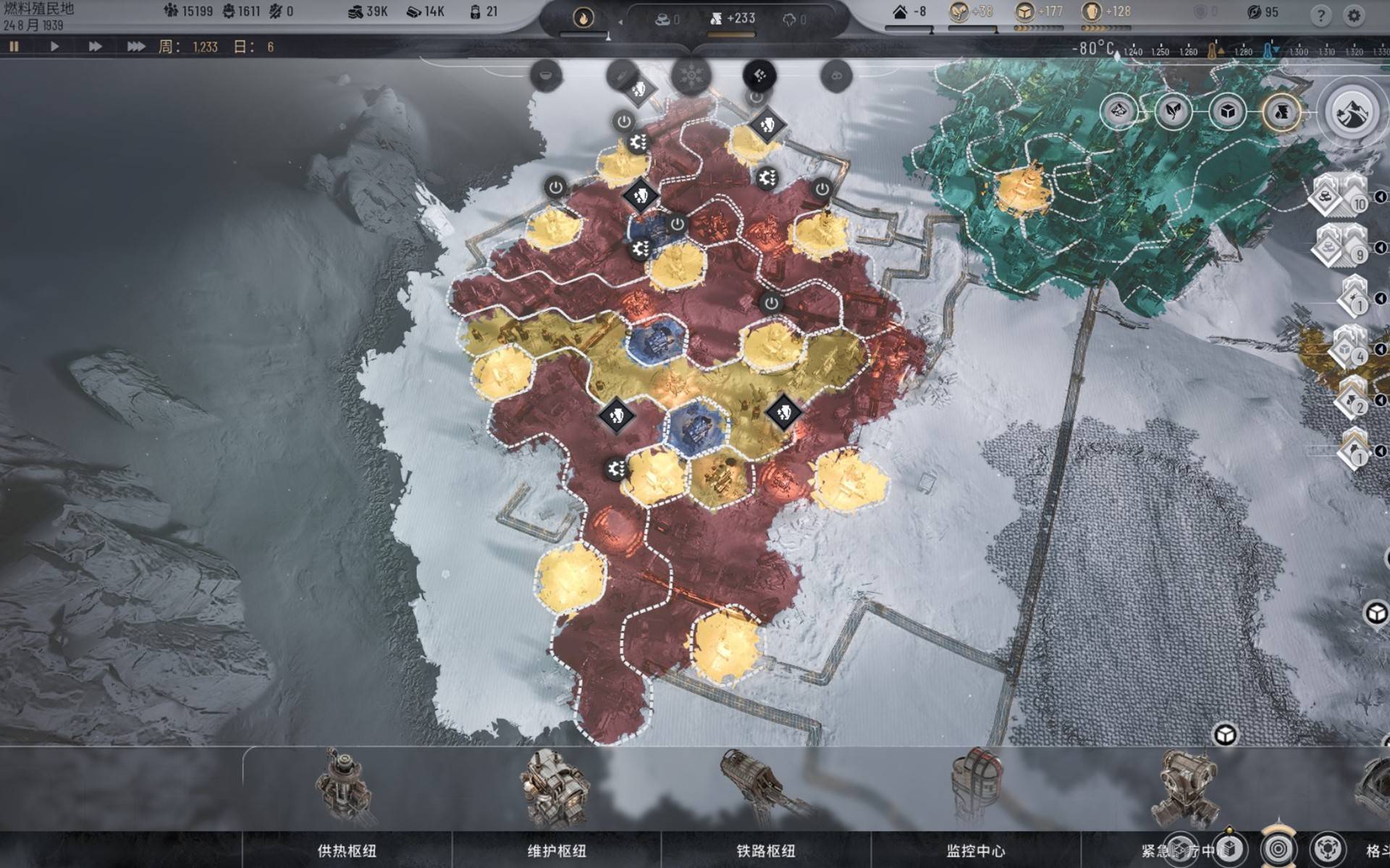Click the generator flame icon

[x=583, y=17]
